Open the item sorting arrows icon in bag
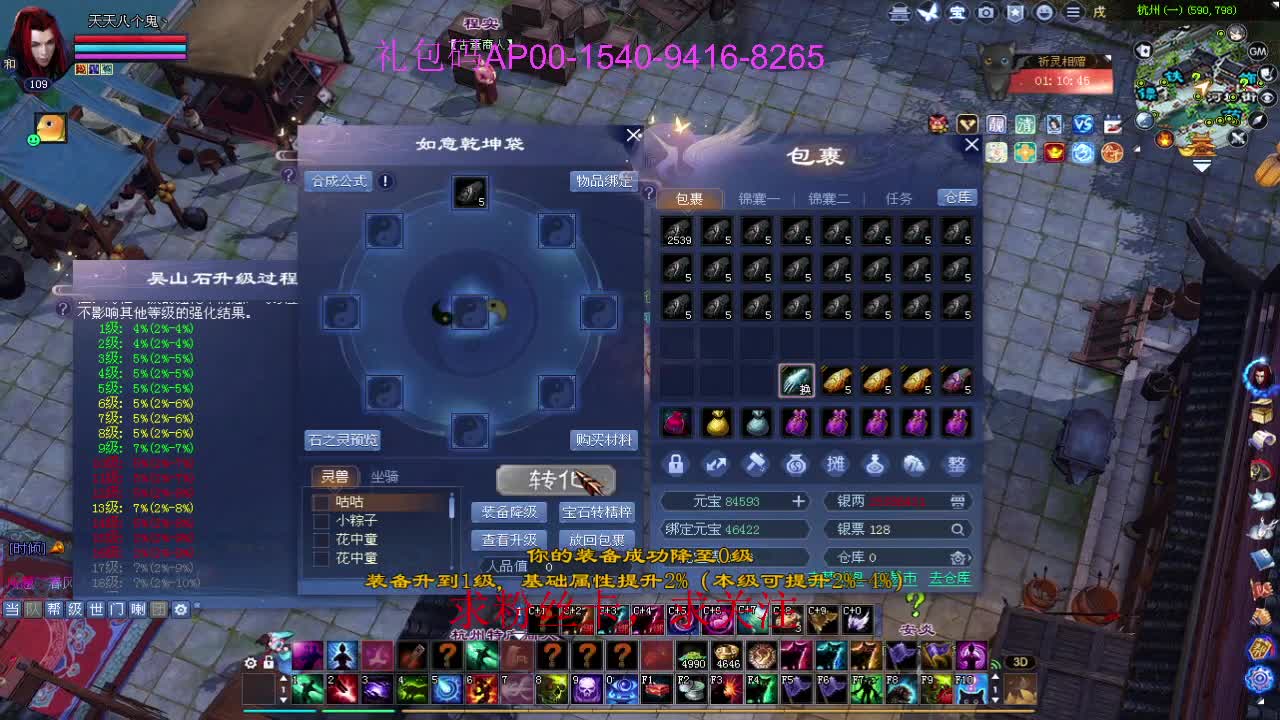Viewport: 1280px width, 720px height. coord(716,464)
